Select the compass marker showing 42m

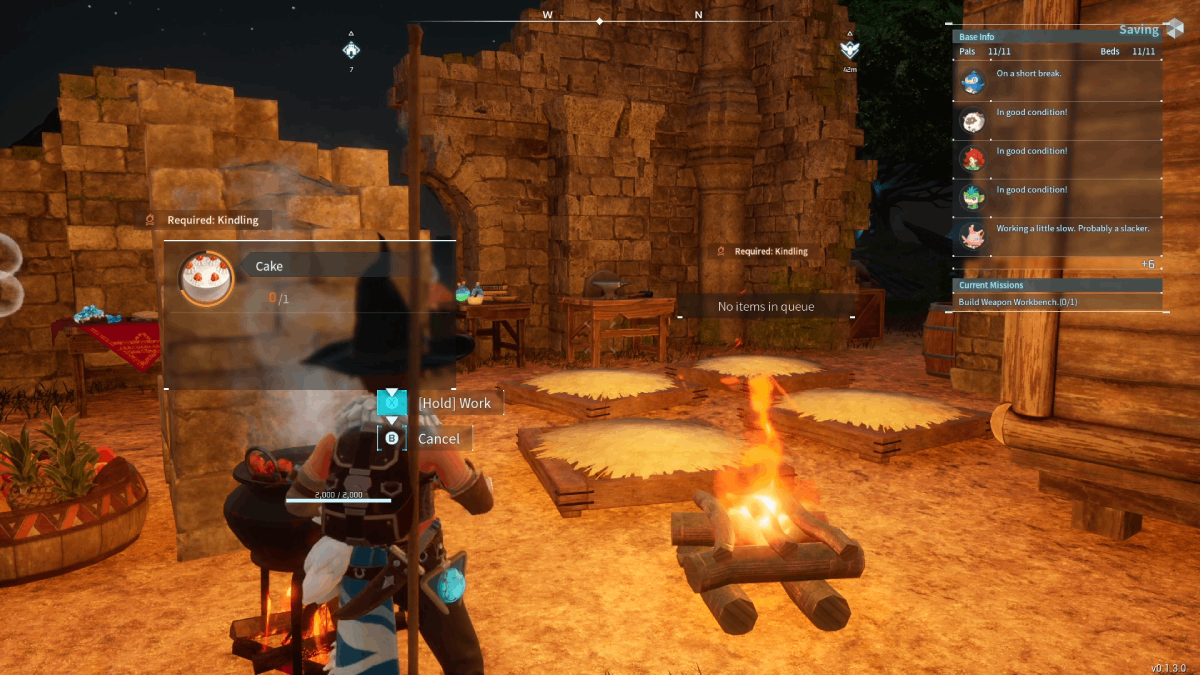tap(849, 50)
